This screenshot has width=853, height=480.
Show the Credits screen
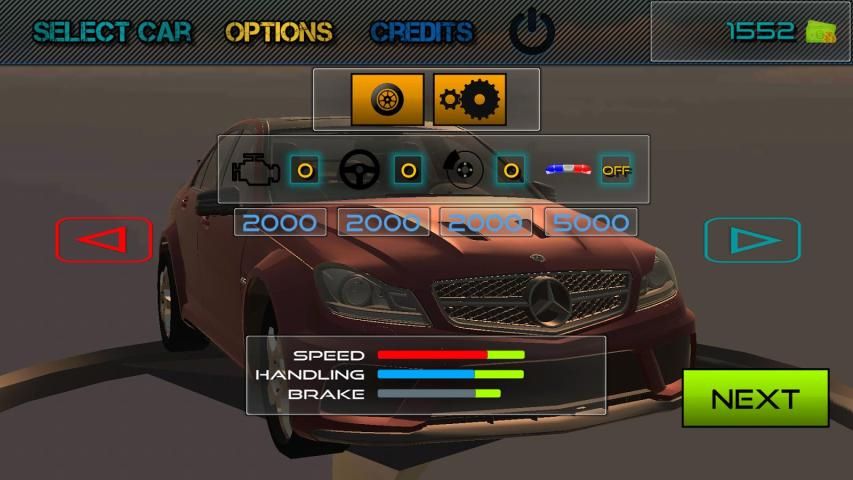click(x=421, y=32)
